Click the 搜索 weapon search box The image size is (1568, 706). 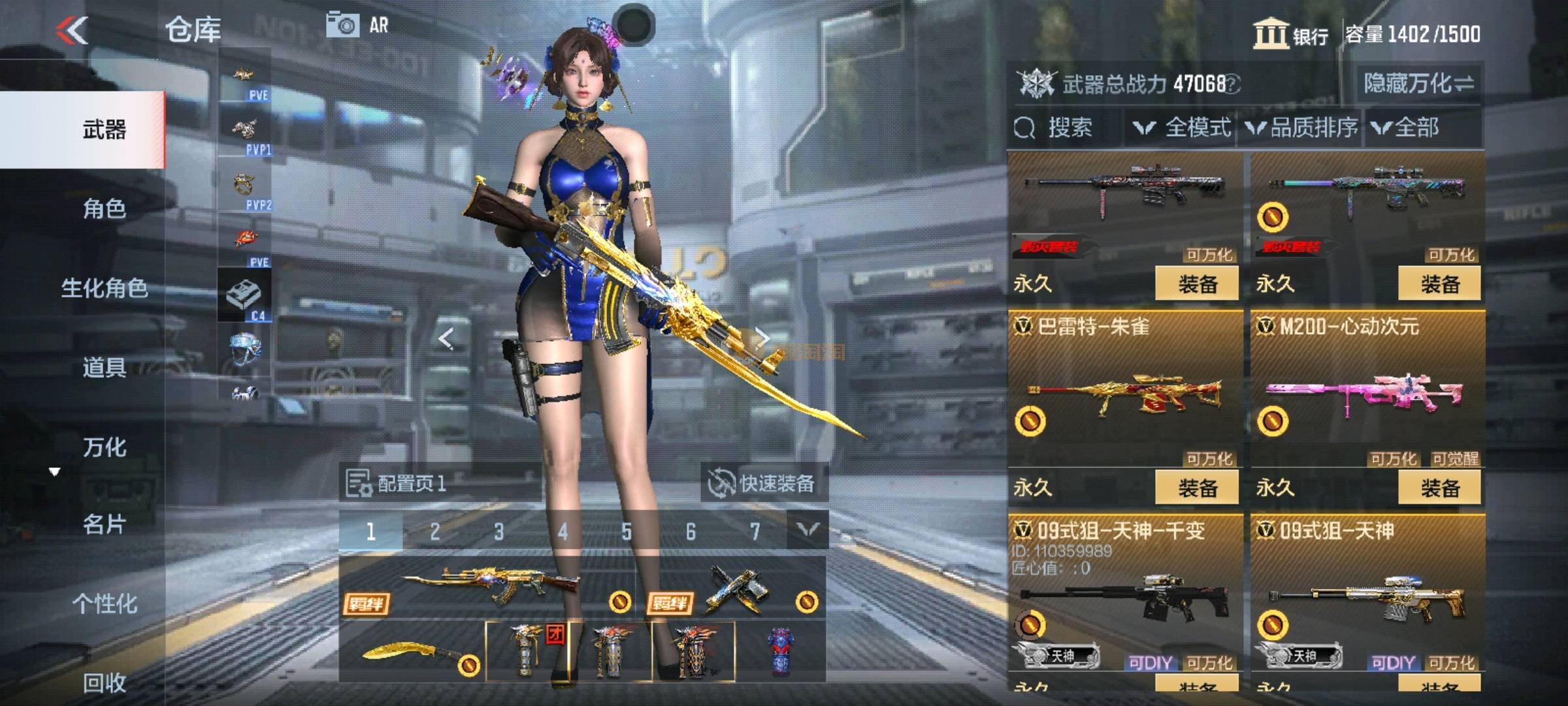[x=1065, y=127]
